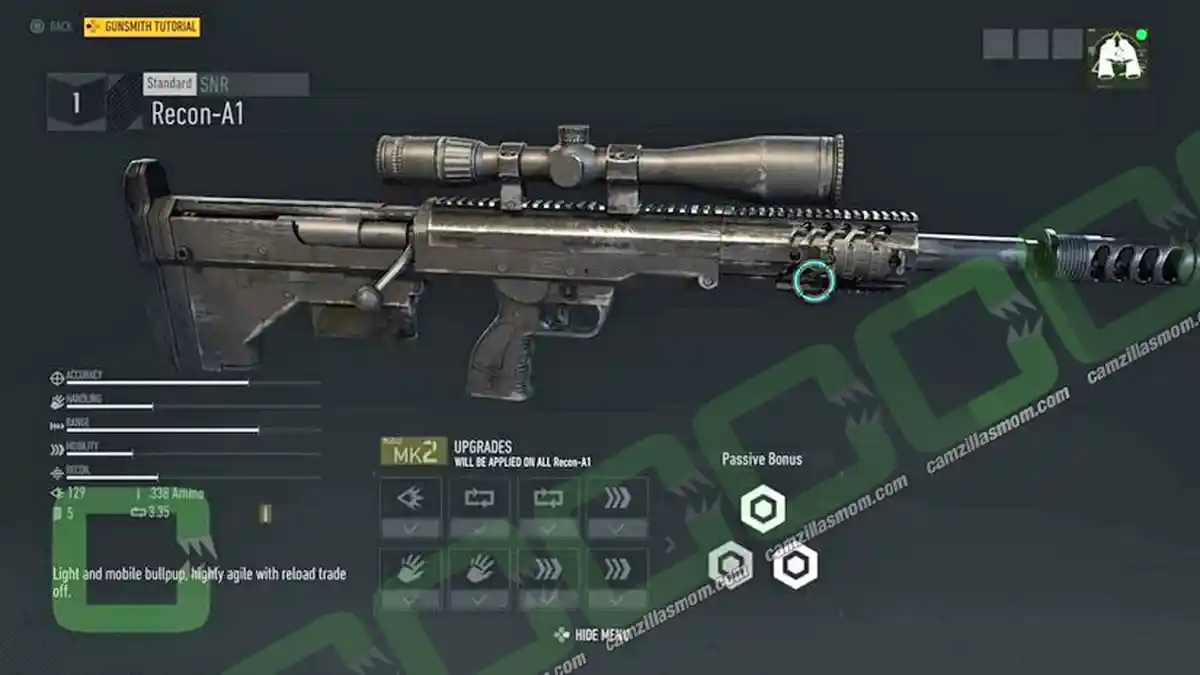The image size is (1200, 675).
Task: Open the binoculars class icon
Action: click(1118, 58)
